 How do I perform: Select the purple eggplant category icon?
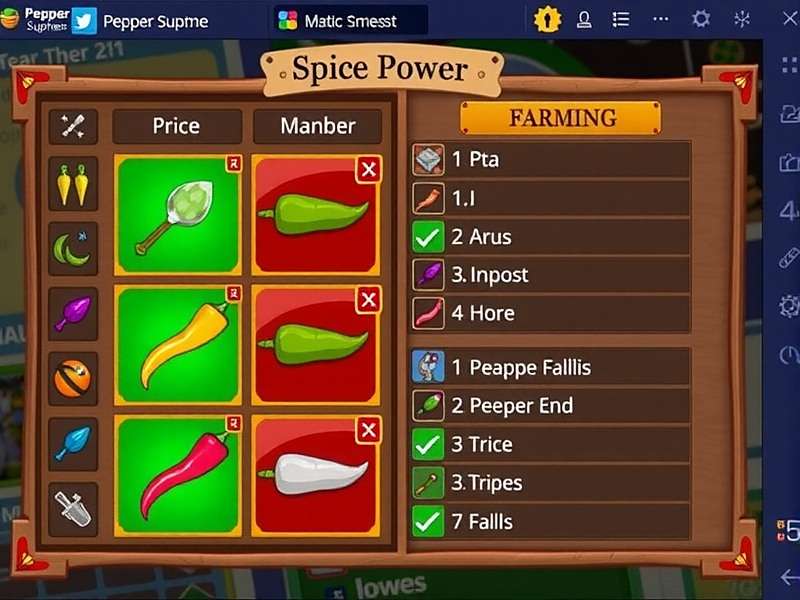(x=73, y=312)
